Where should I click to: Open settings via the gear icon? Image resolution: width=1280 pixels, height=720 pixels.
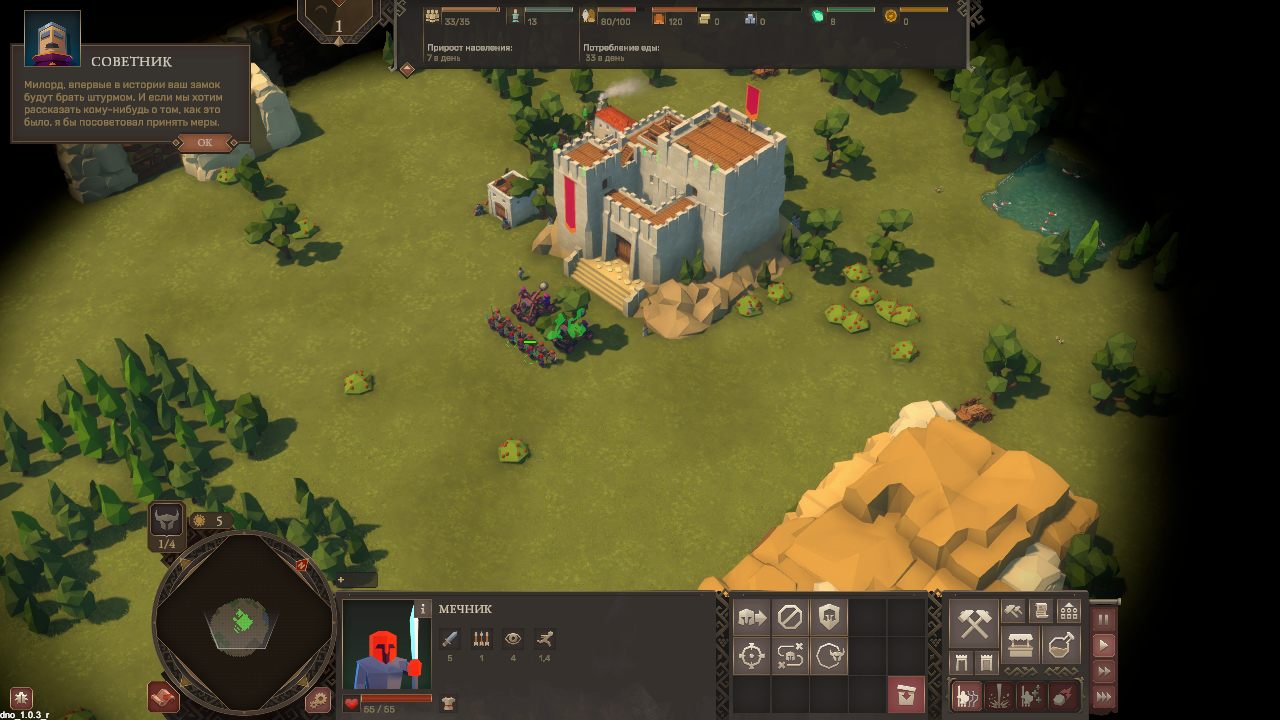(x=319, y=699)
